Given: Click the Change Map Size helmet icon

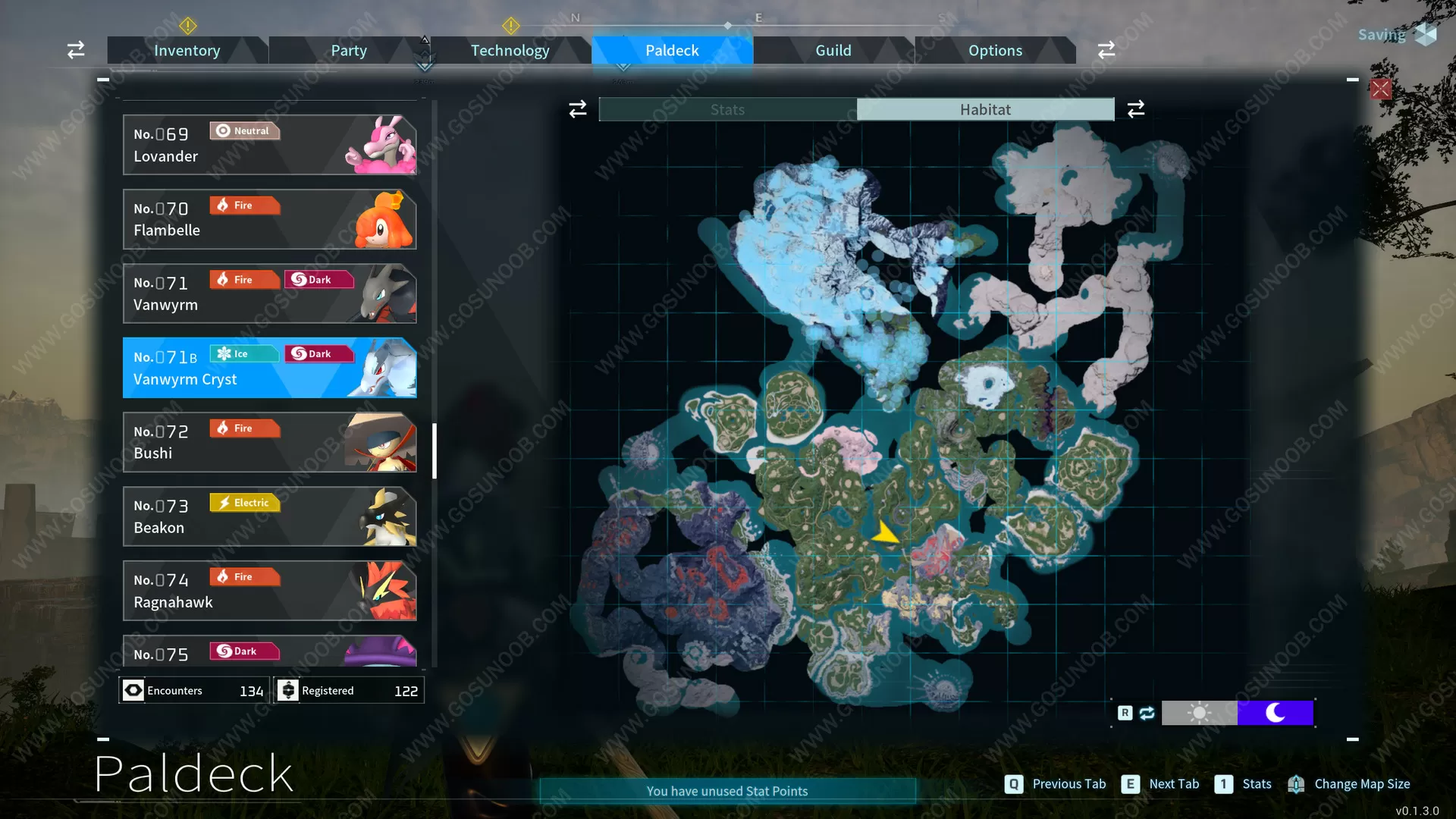Looking at the screenshot, I should pyautogui.click(x=1298, y=784).
